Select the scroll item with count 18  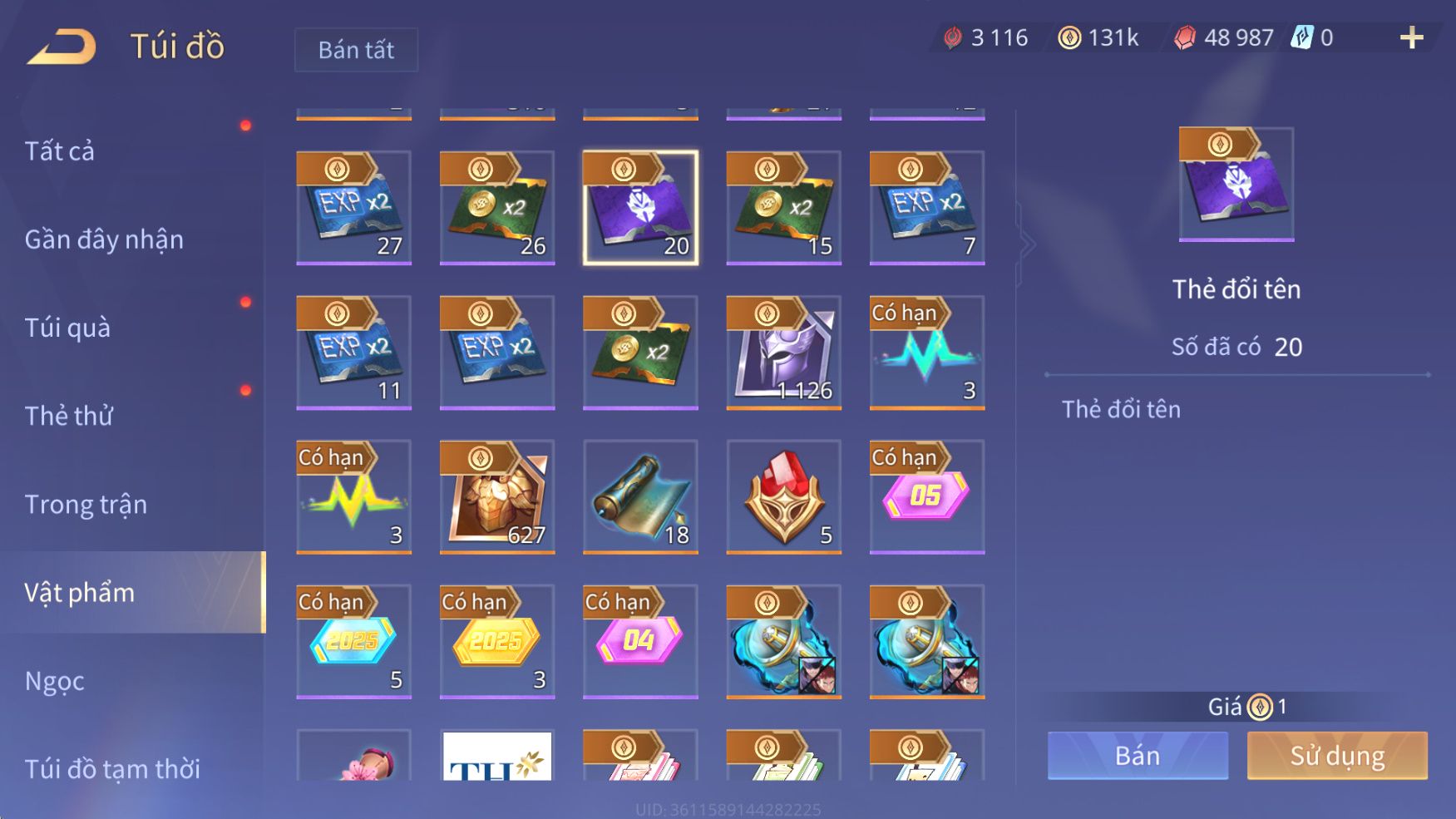tap(640, 496)
